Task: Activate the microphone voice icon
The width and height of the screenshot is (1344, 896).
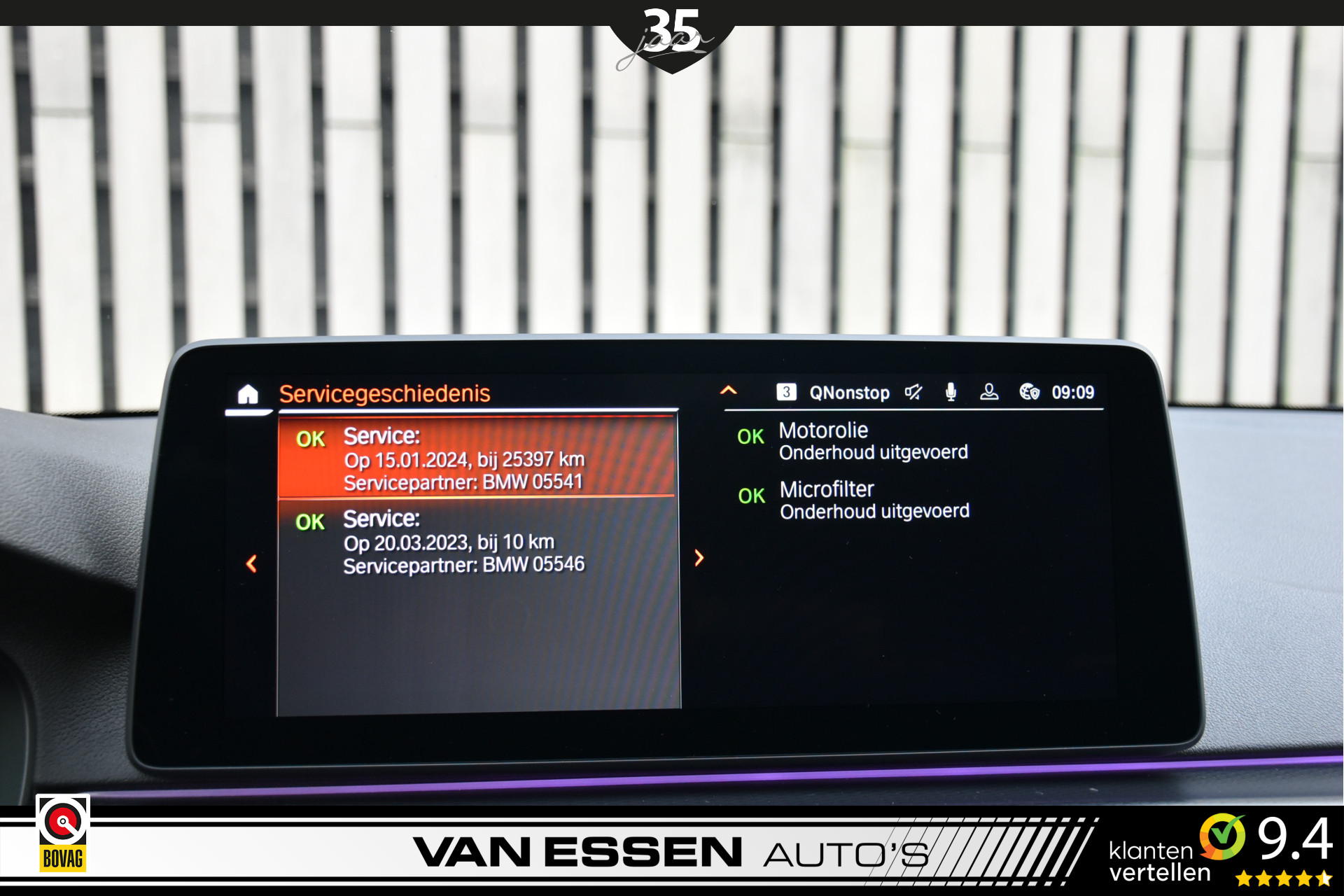Action: pos(951,392)
